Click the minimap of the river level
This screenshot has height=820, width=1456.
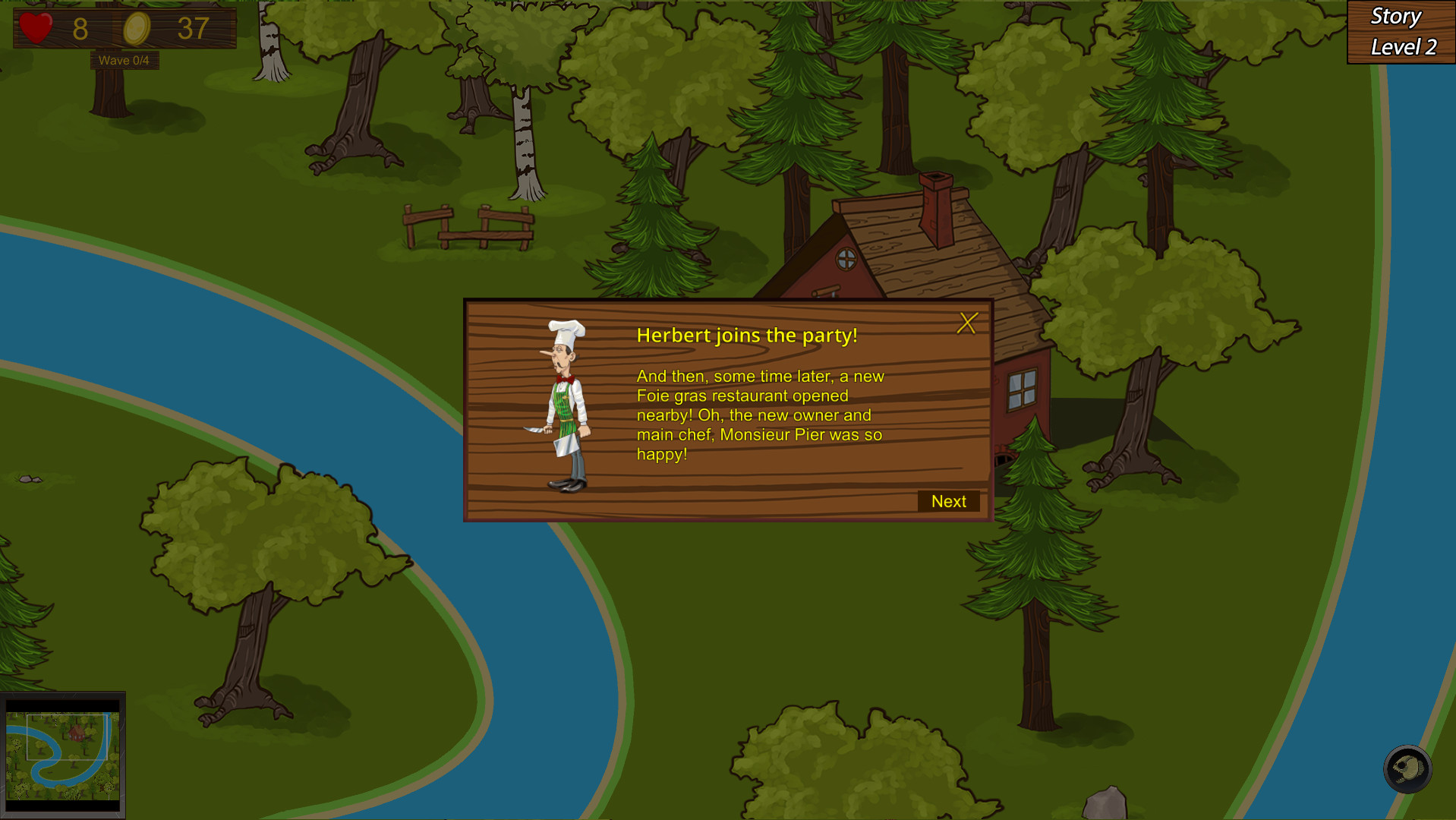(x=63, y=755)
